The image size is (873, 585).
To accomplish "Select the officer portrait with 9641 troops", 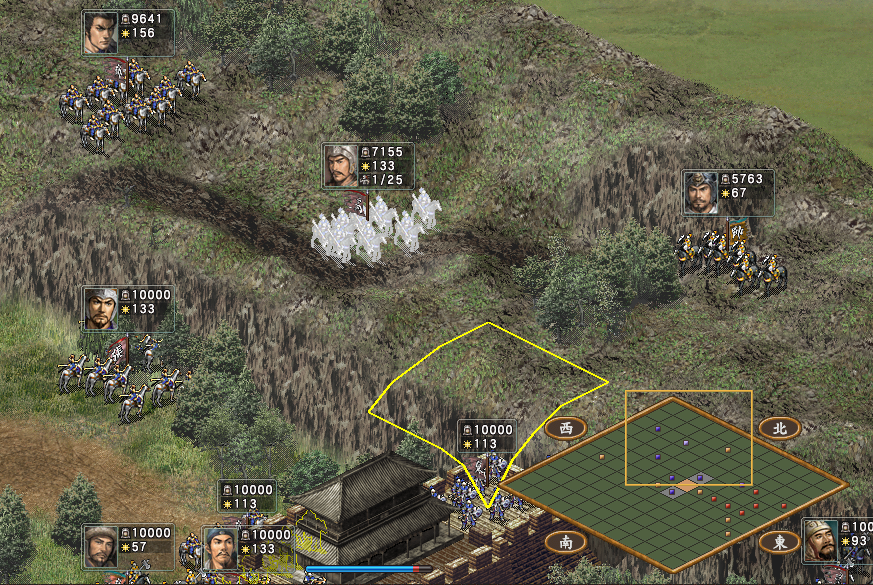I will [101, 33].
